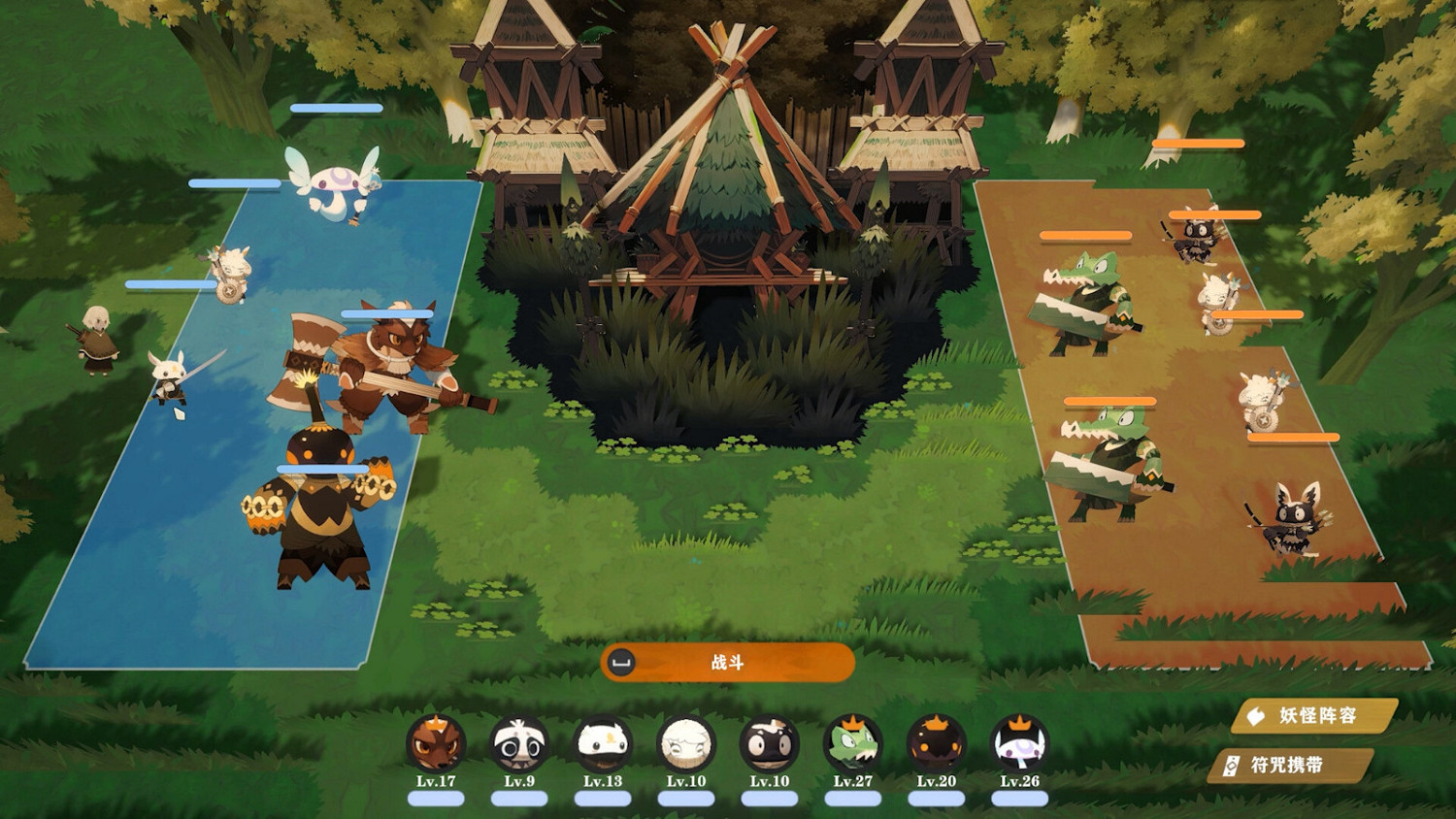Click the experience bar under the Lv.17 portrait
The width and height of the screenshot is (1456, 819).
tap(434, 798)
